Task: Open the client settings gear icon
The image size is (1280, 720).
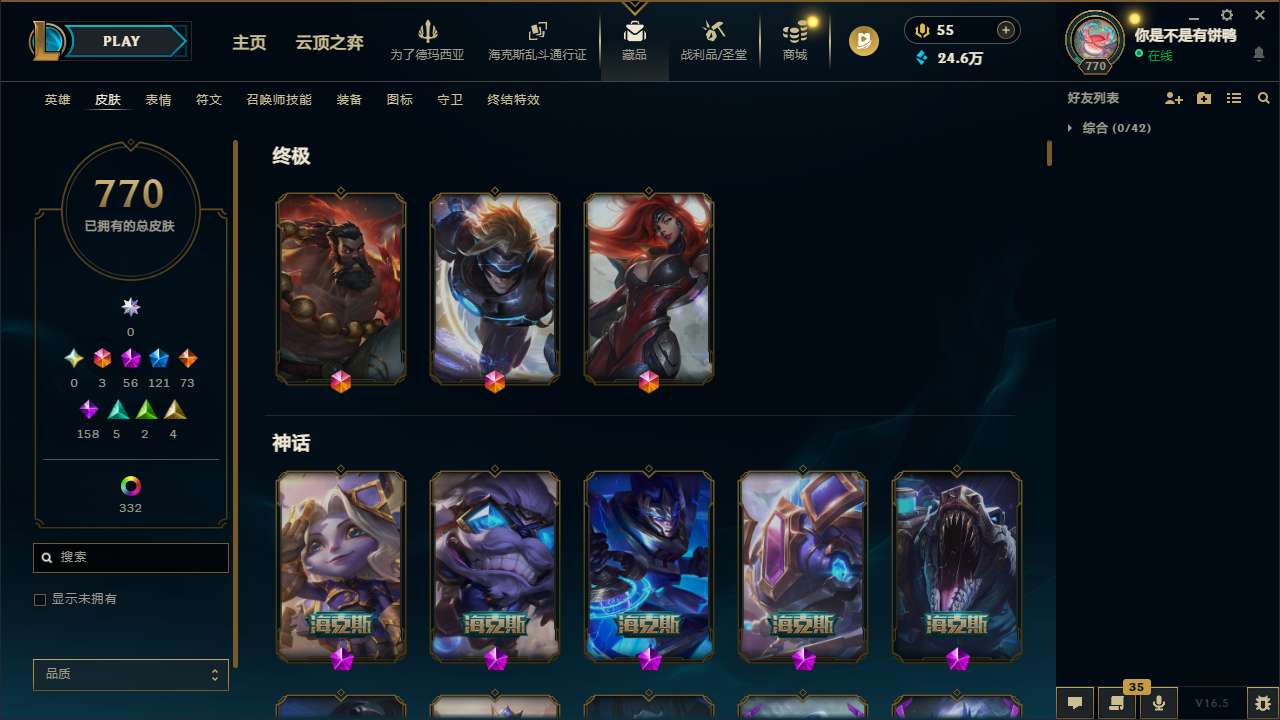Action: (1226, 15)
